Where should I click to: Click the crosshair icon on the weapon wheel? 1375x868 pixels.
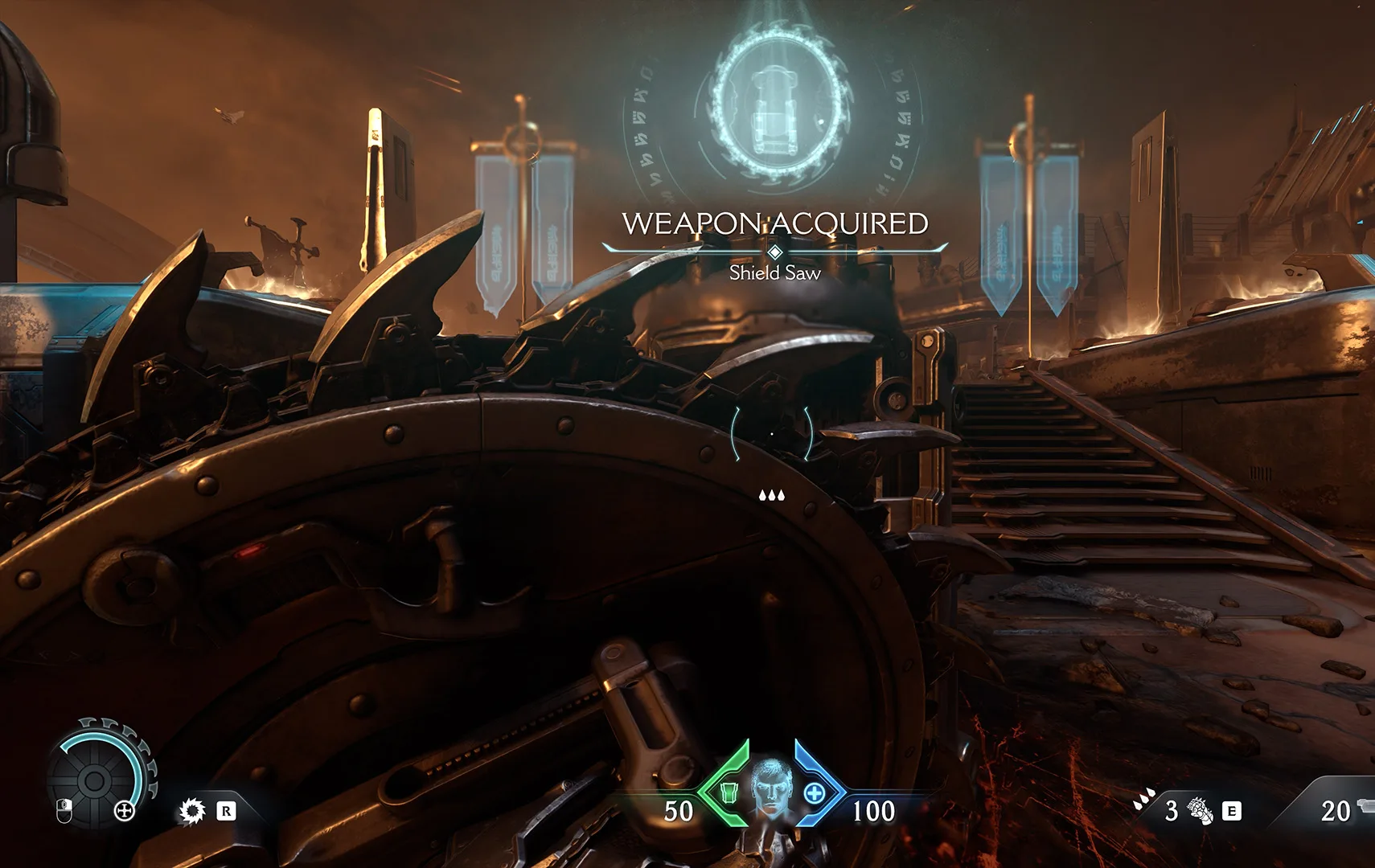click(124, 811)
